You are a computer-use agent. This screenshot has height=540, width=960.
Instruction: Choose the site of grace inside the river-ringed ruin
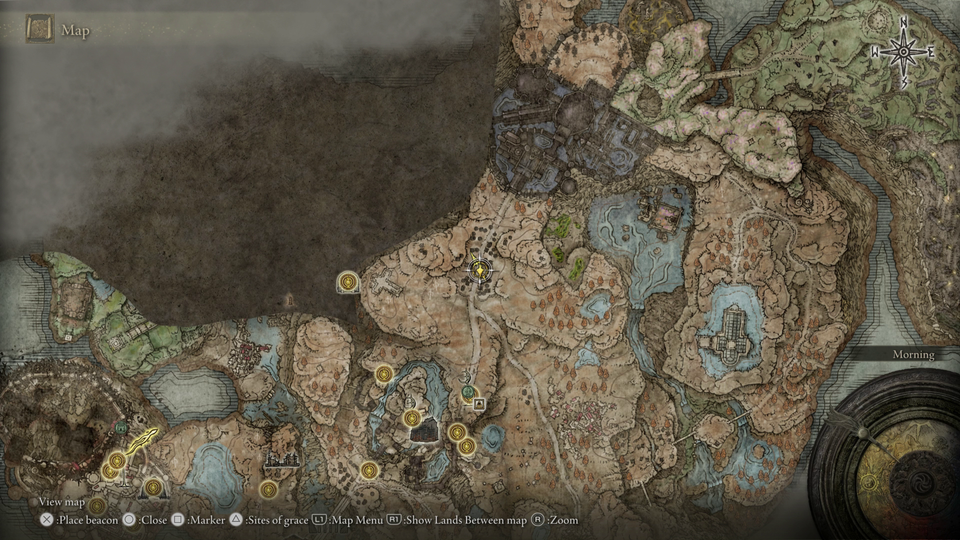(411, 418)
